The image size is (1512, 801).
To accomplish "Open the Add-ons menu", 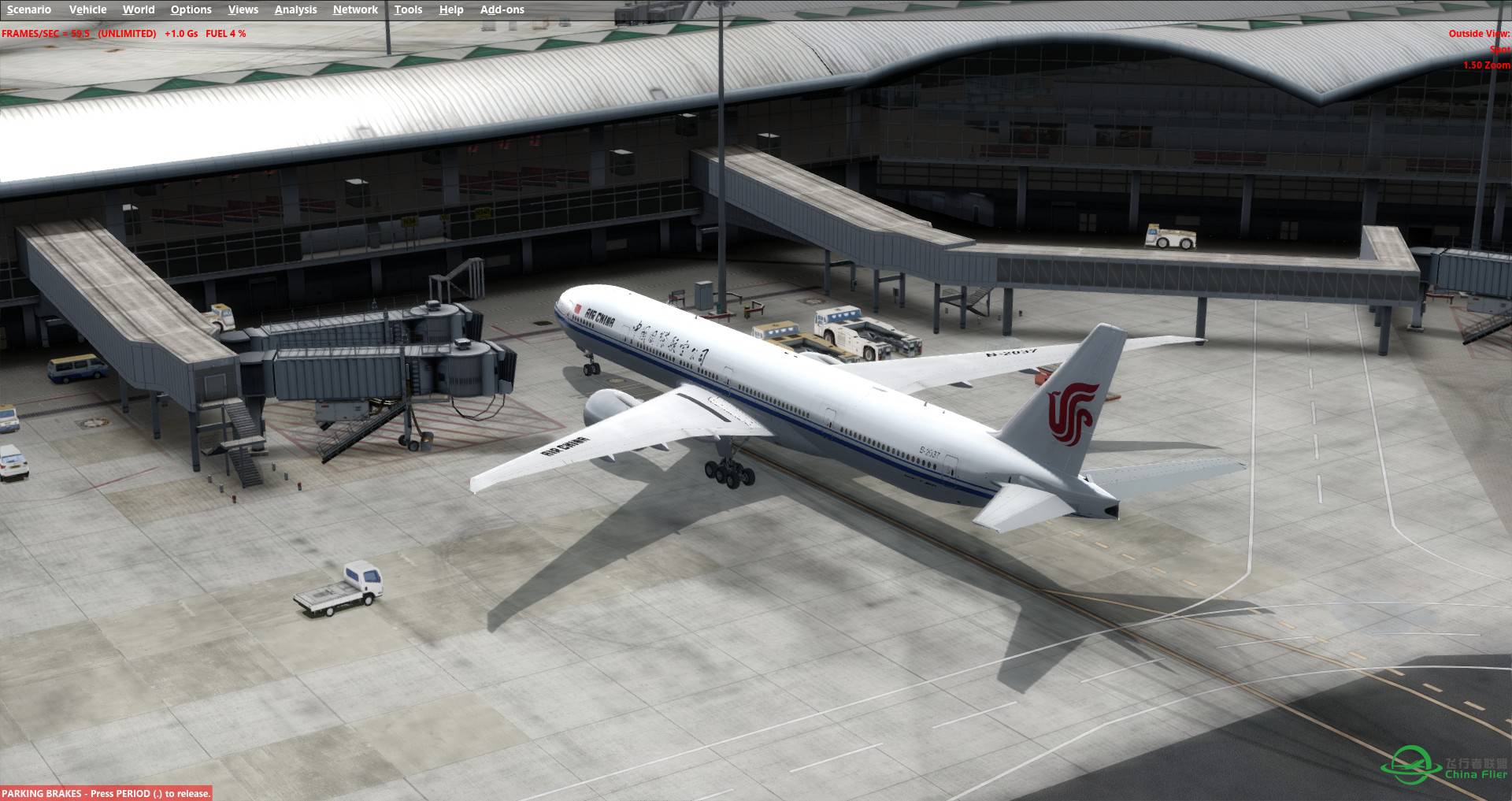I will coord(502,9).
